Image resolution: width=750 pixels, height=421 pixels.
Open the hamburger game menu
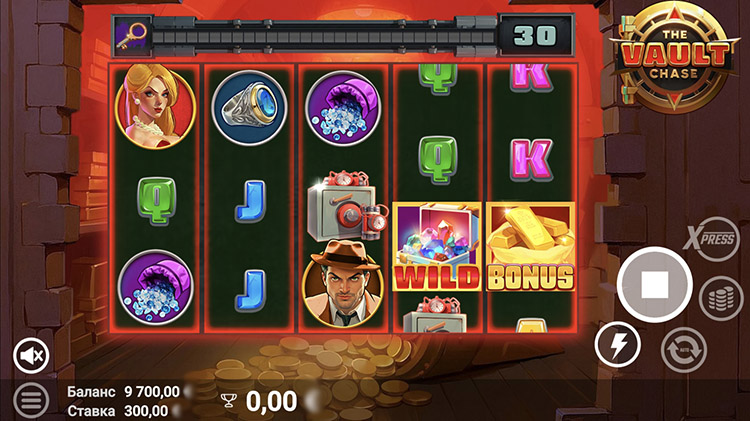pos(31,400)
